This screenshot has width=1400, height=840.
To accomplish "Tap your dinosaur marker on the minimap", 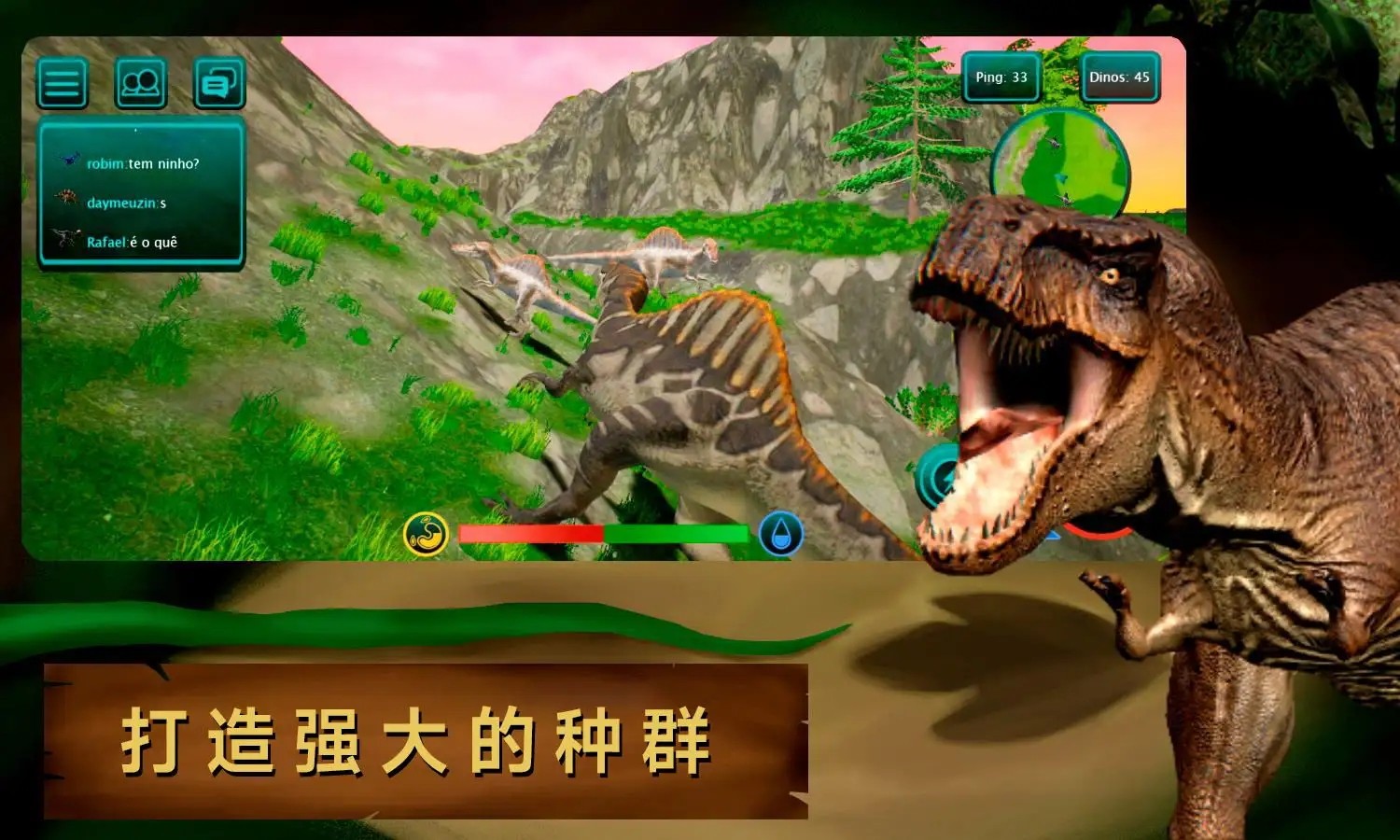I will point(1061,177).
